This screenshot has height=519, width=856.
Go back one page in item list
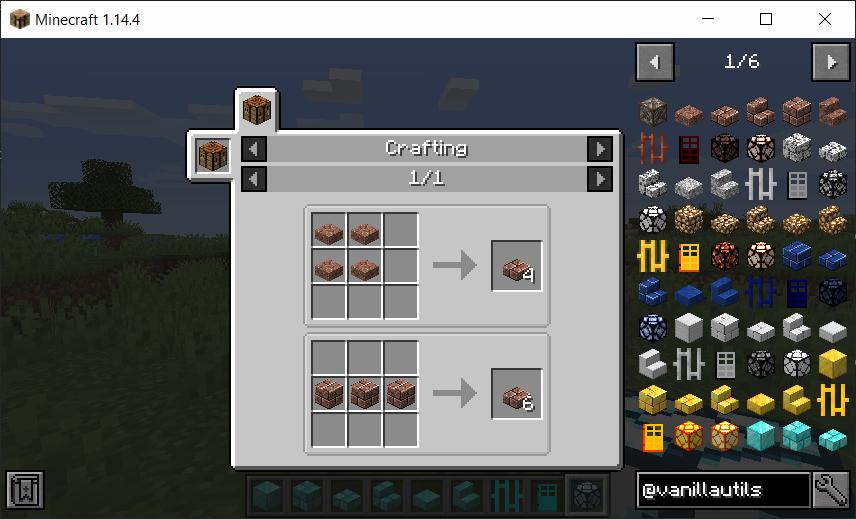tap(655, 62)
